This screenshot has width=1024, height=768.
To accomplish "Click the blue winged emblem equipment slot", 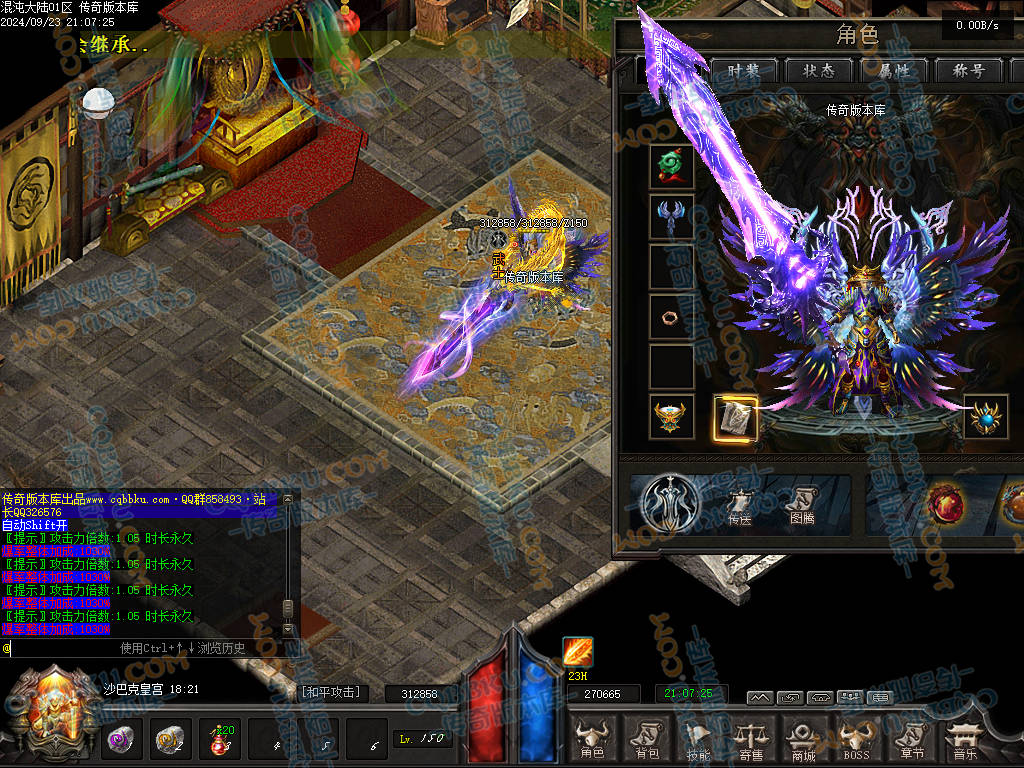I will [x=671, y=217].
